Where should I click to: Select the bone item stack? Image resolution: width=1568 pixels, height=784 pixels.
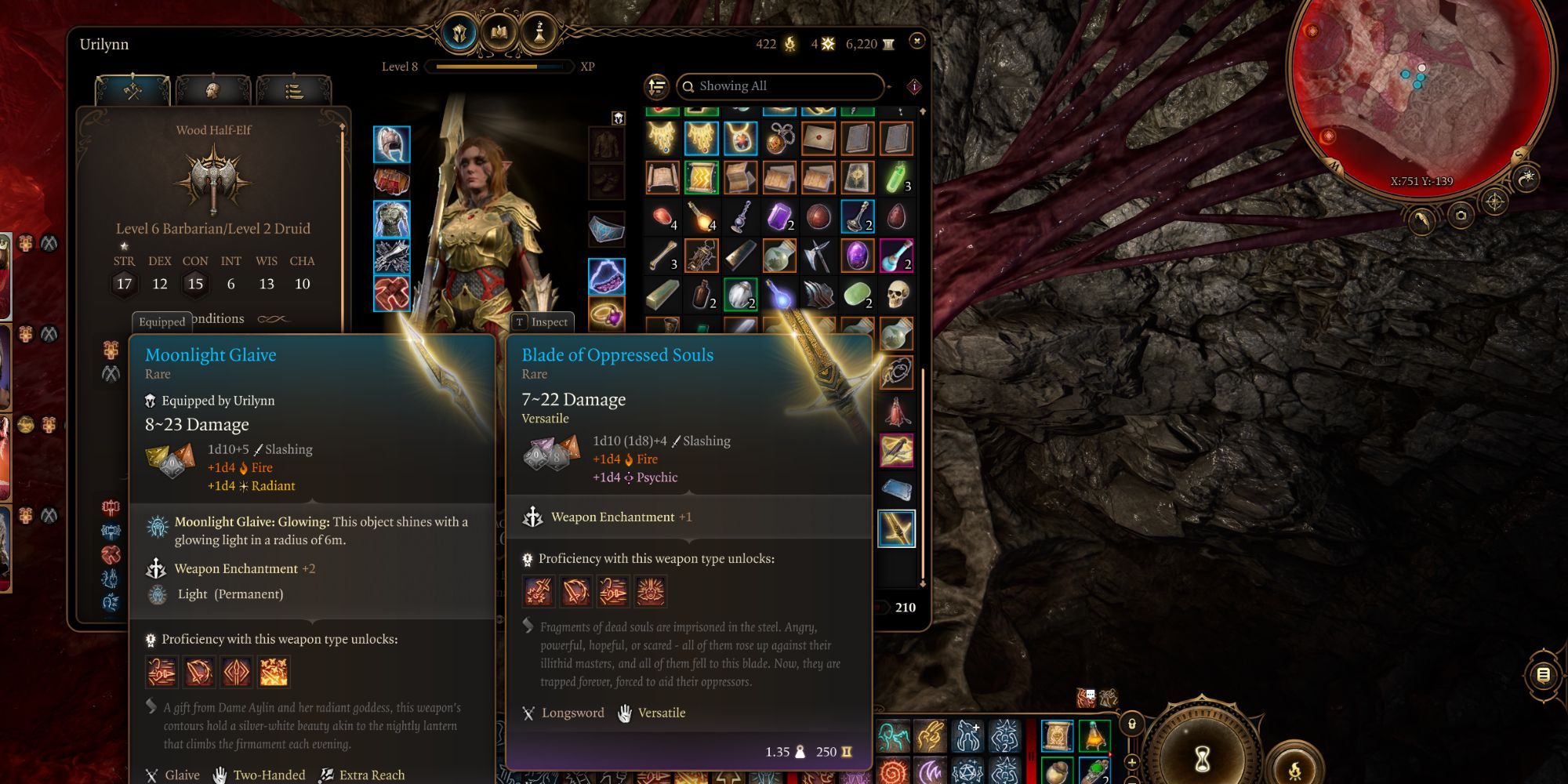click(662, 256)
